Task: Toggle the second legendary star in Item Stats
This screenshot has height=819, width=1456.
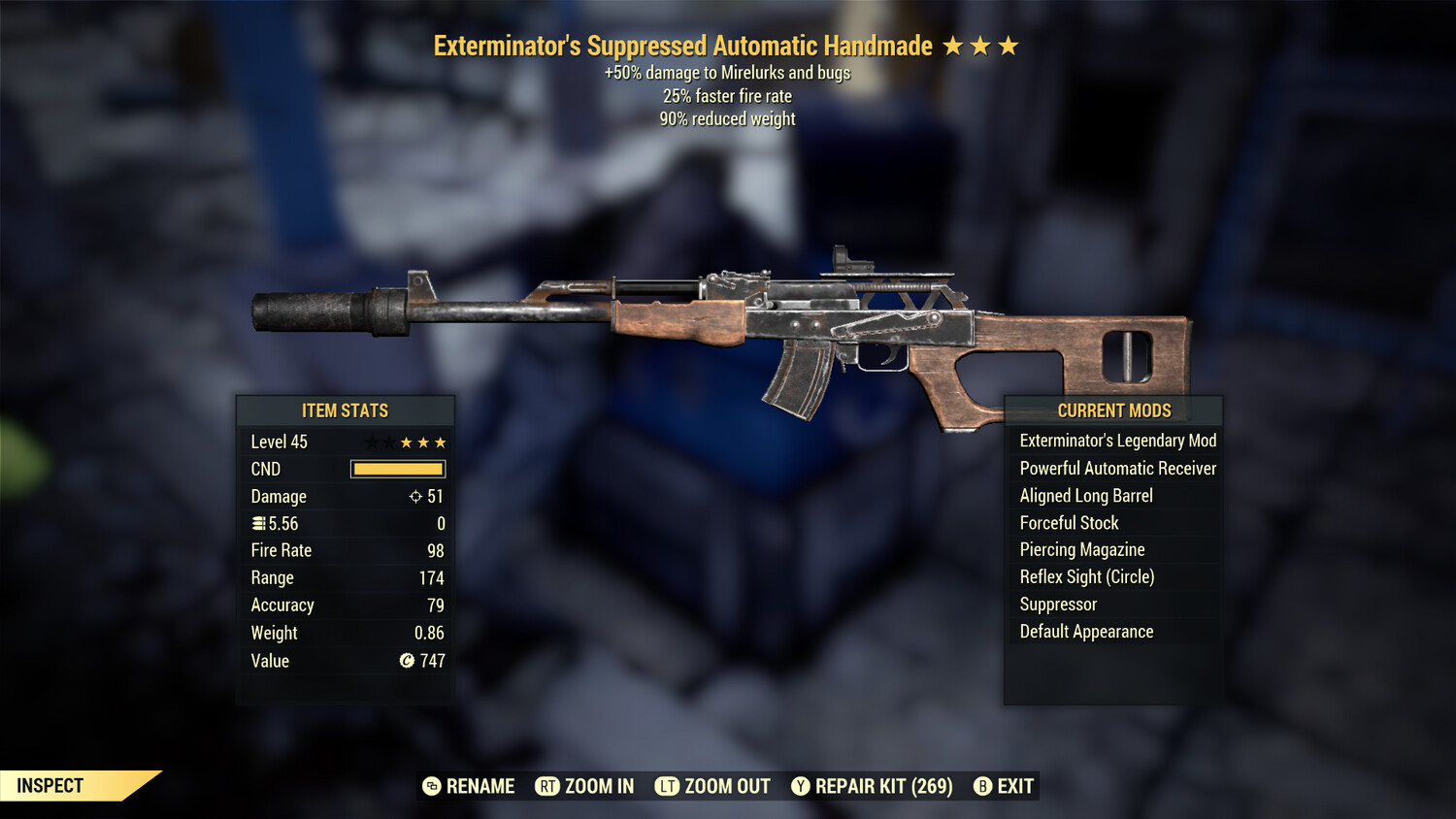Action: click(391, 442)
